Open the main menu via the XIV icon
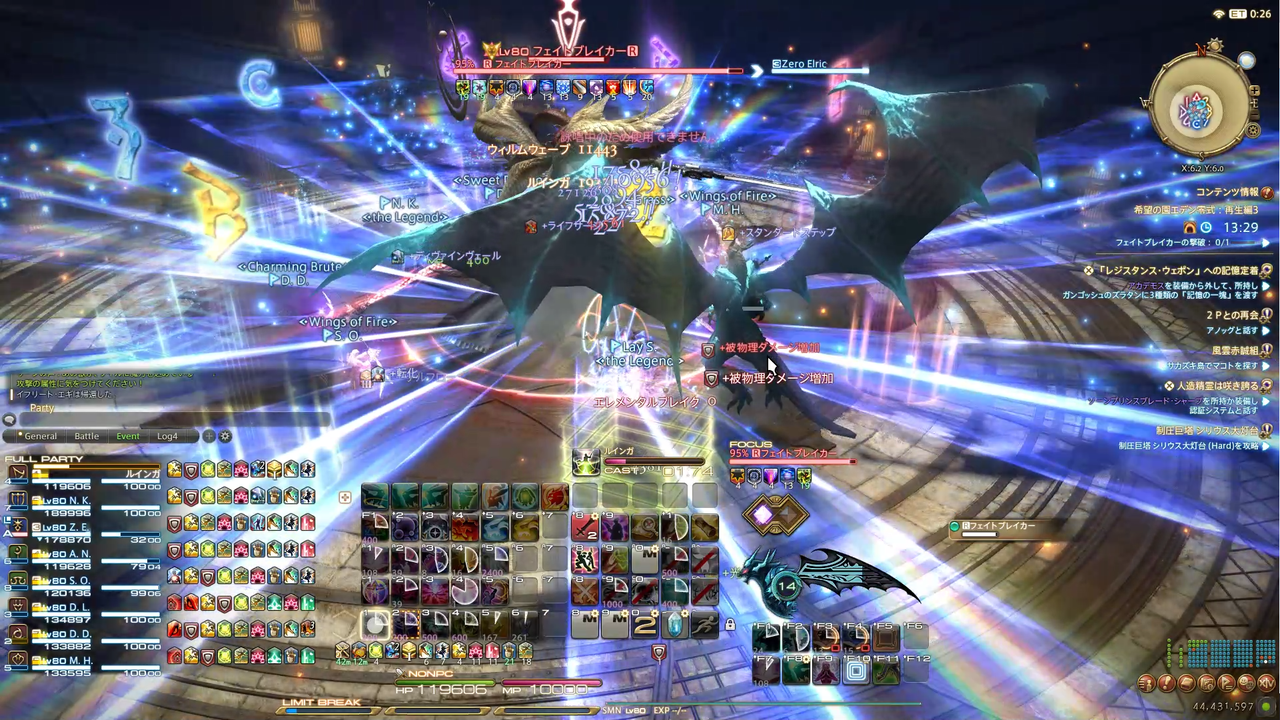The image size is (1280, 720). [1266, 683]
